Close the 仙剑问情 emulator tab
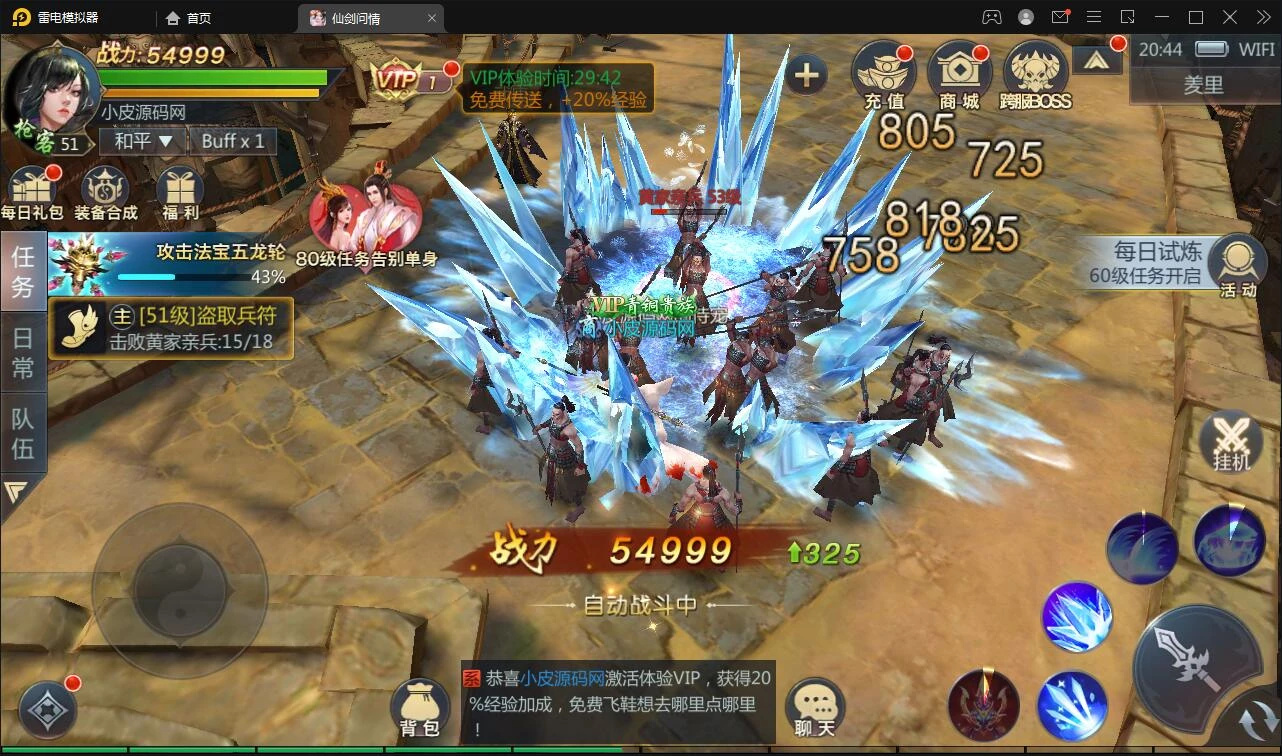 [x=432, y=18]
